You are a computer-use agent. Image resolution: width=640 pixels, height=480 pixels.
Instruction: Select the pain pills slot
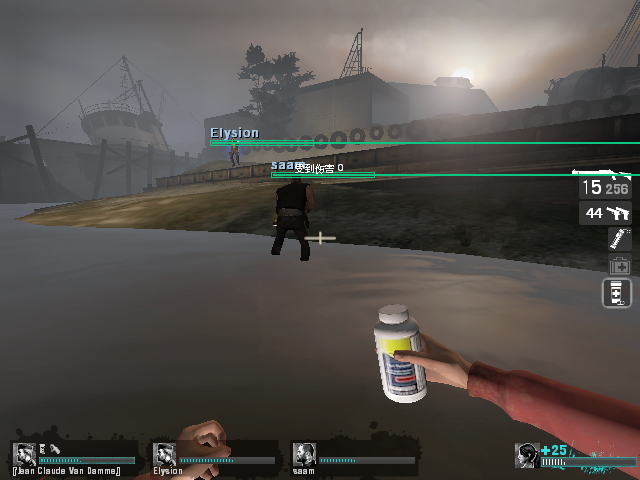(x=617, y=293)
